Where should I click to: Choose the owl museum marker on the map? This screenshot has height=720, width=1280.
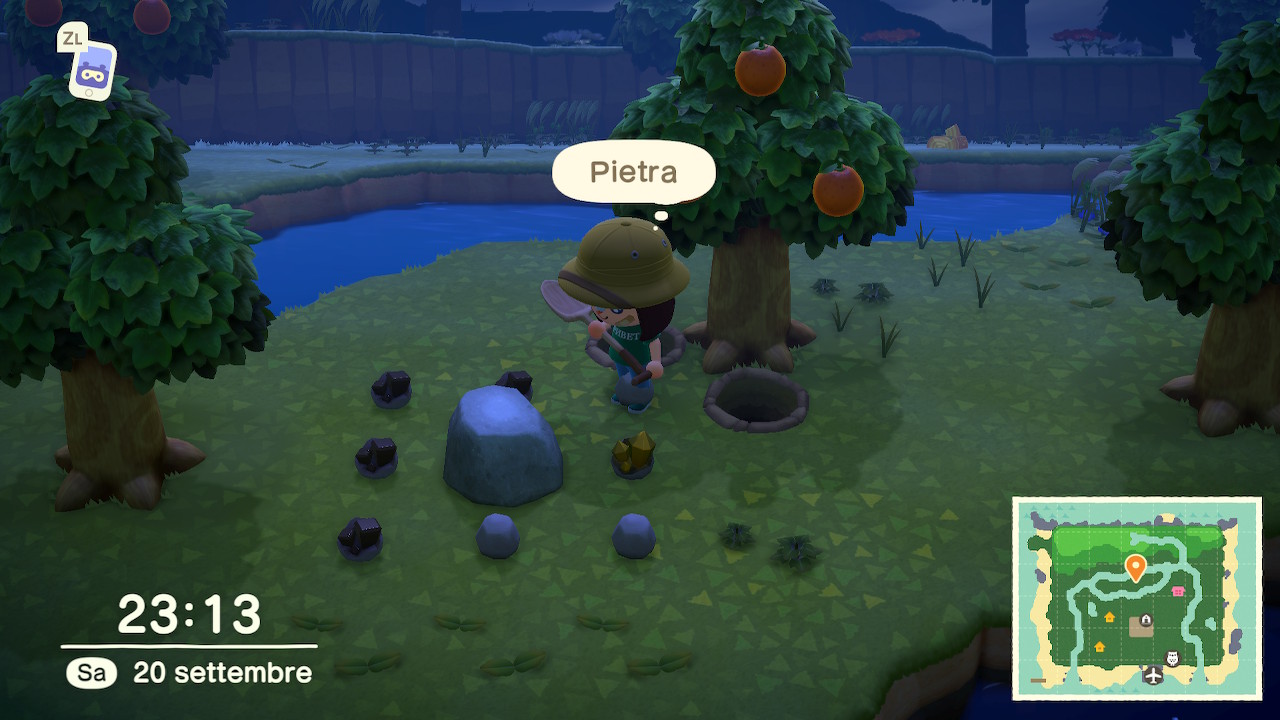tap(1174, 658)
